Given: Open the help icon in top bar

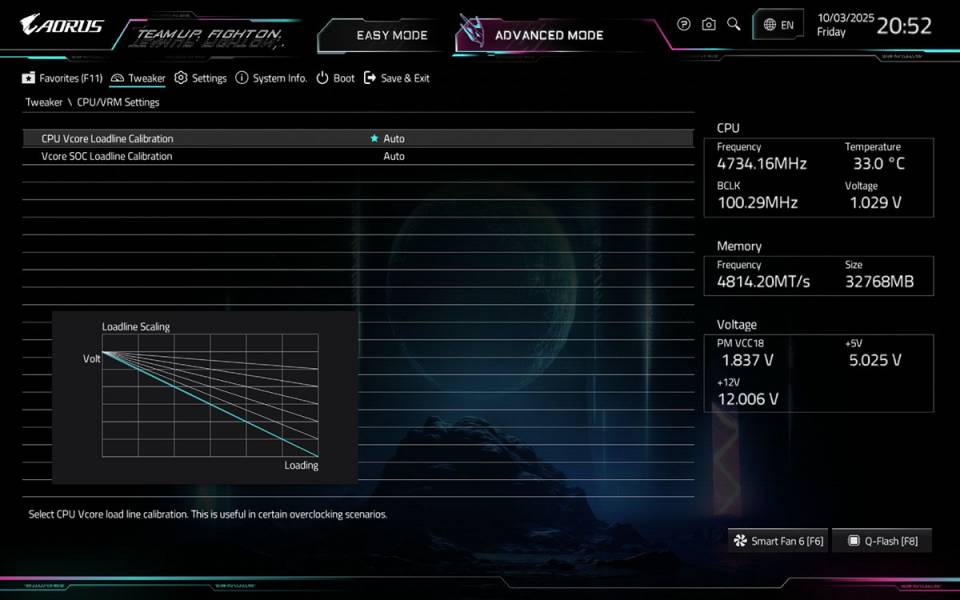Looking at the screenshot, I should tap(684, 24).
